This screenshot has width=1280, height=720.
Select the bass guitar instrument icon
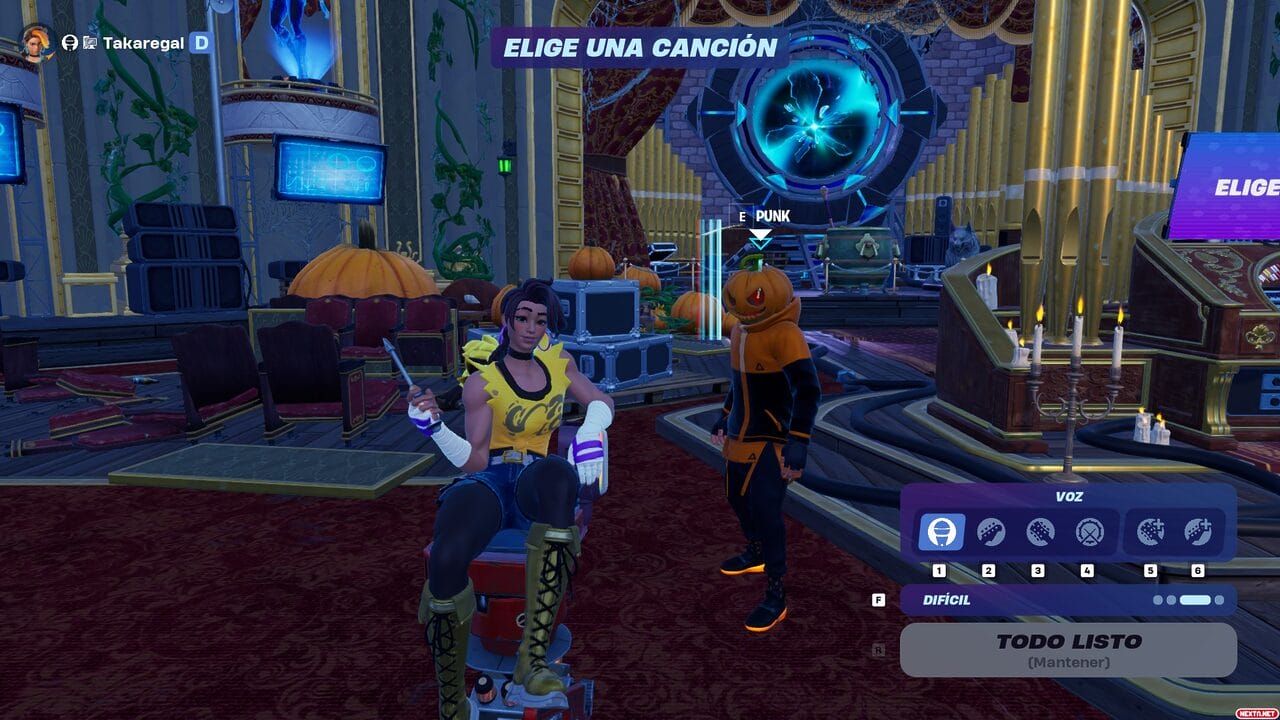point(1038,532)
